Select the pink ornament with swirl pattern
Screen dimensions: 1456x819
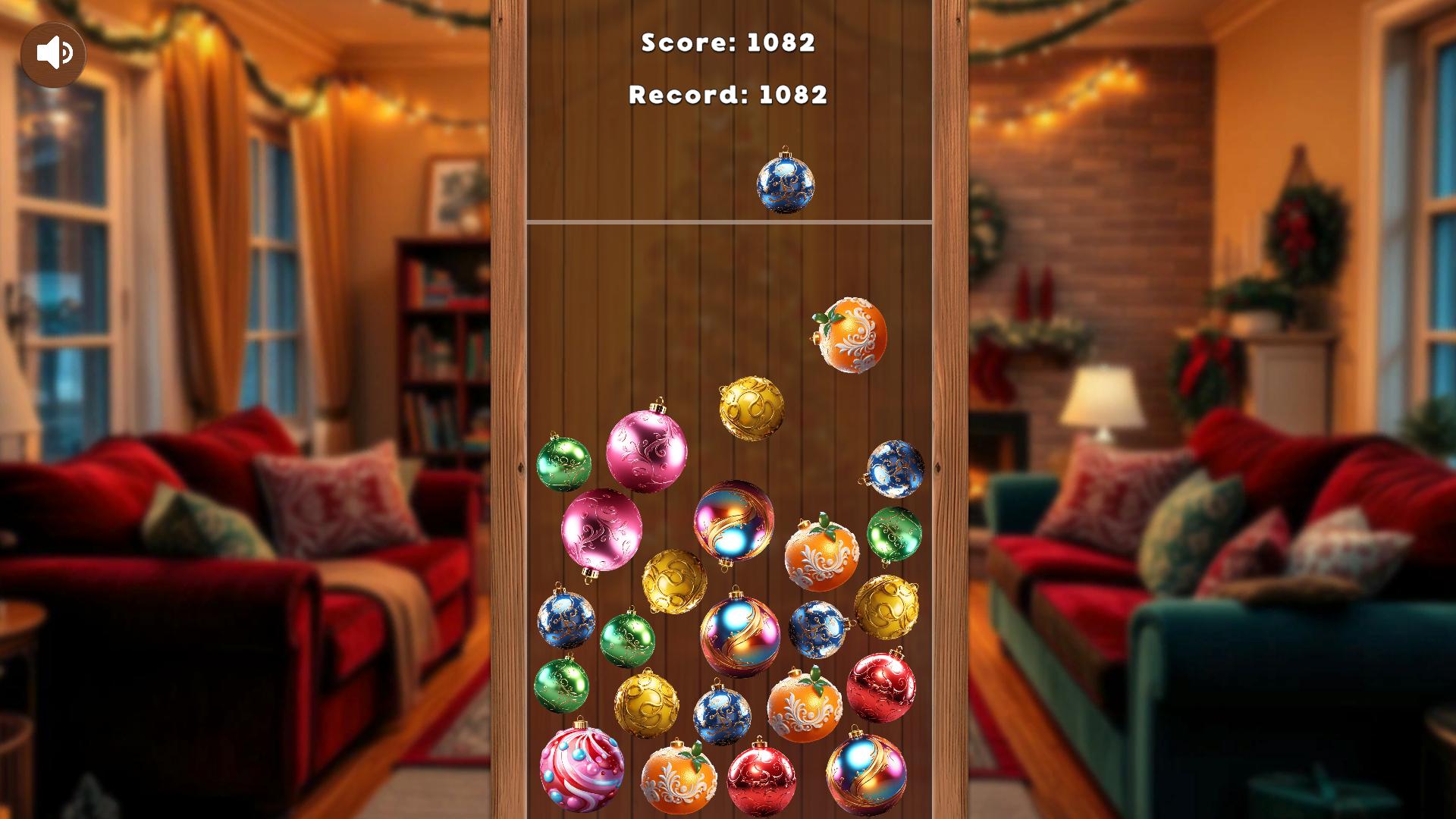649,450
